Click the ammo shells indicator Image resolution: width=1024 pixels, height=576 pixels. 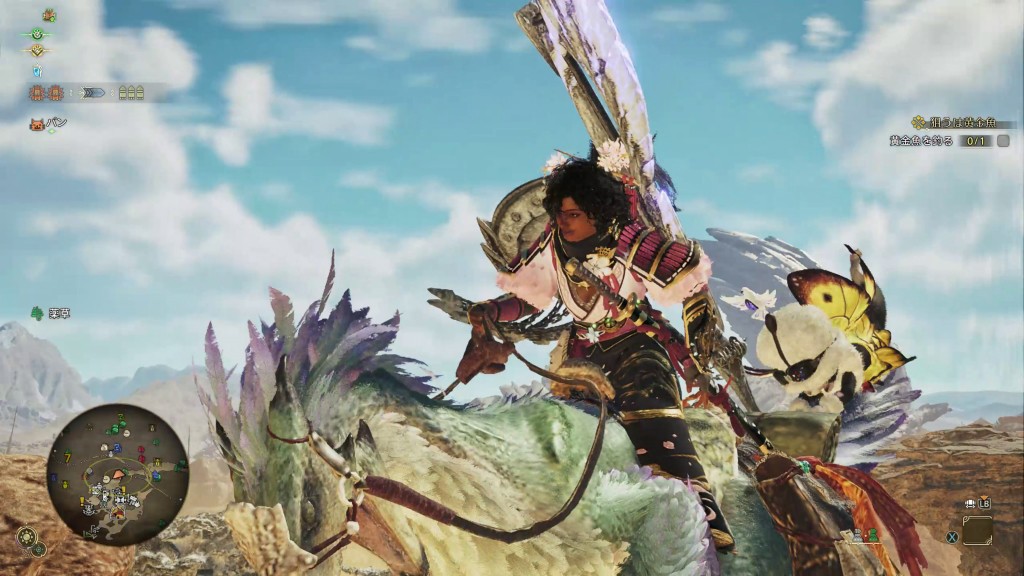pos(131,93)
